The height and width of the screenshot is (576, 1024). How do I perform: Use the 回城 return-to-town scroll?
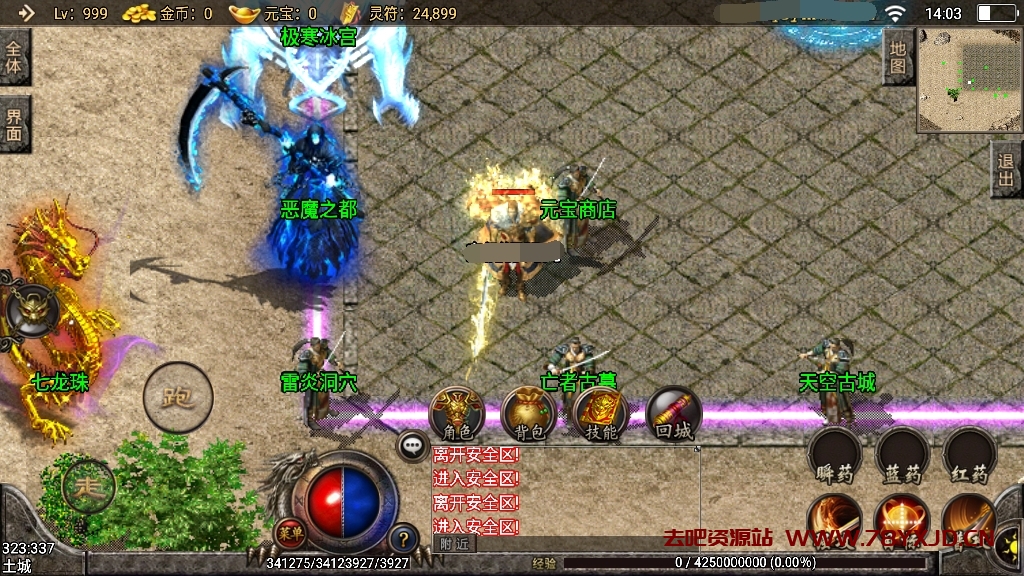[x=674, y=413]
